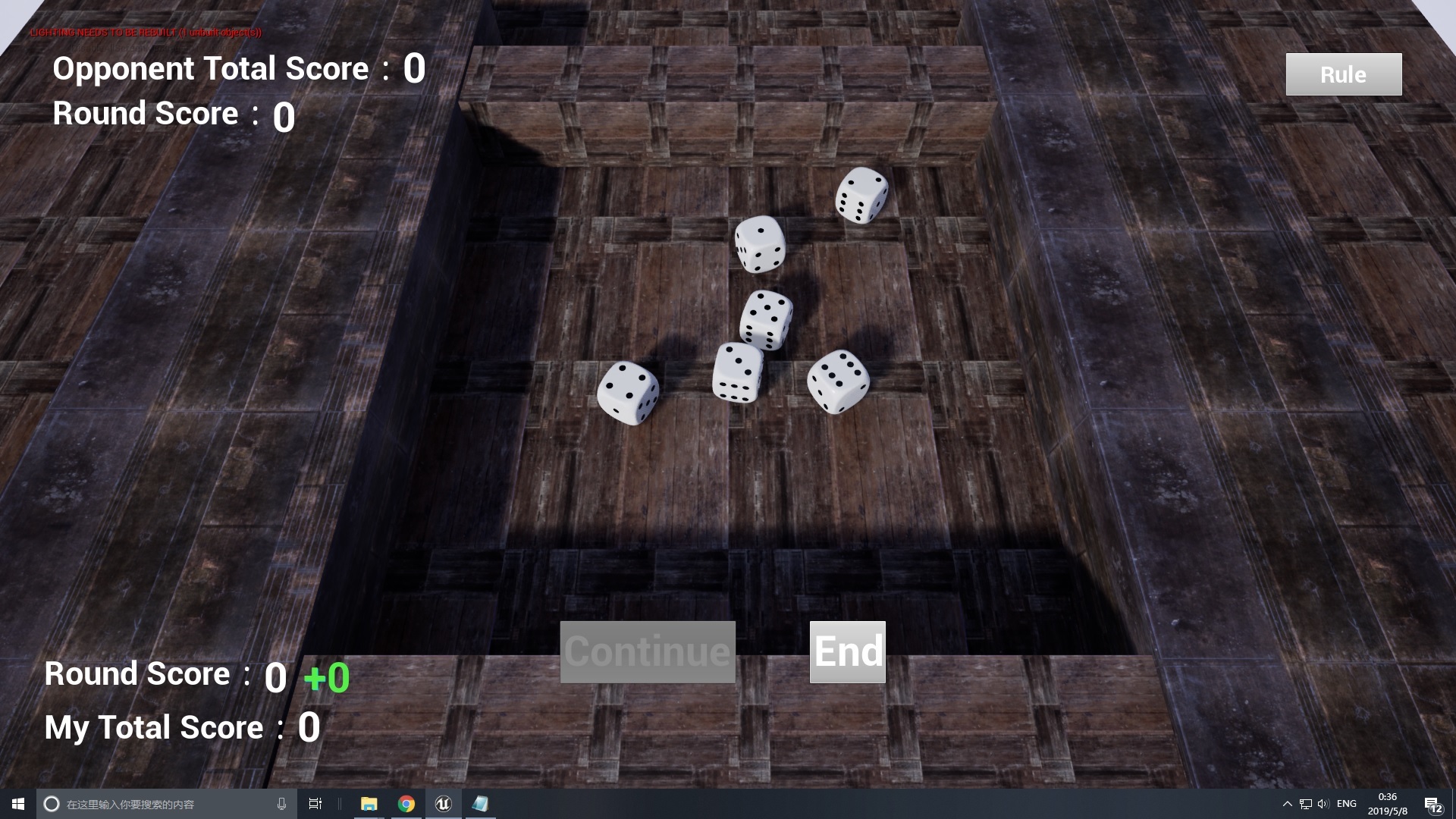1456x819 pixels.
Task: Click the clock showing 0:36
Action: point(1387,798)
